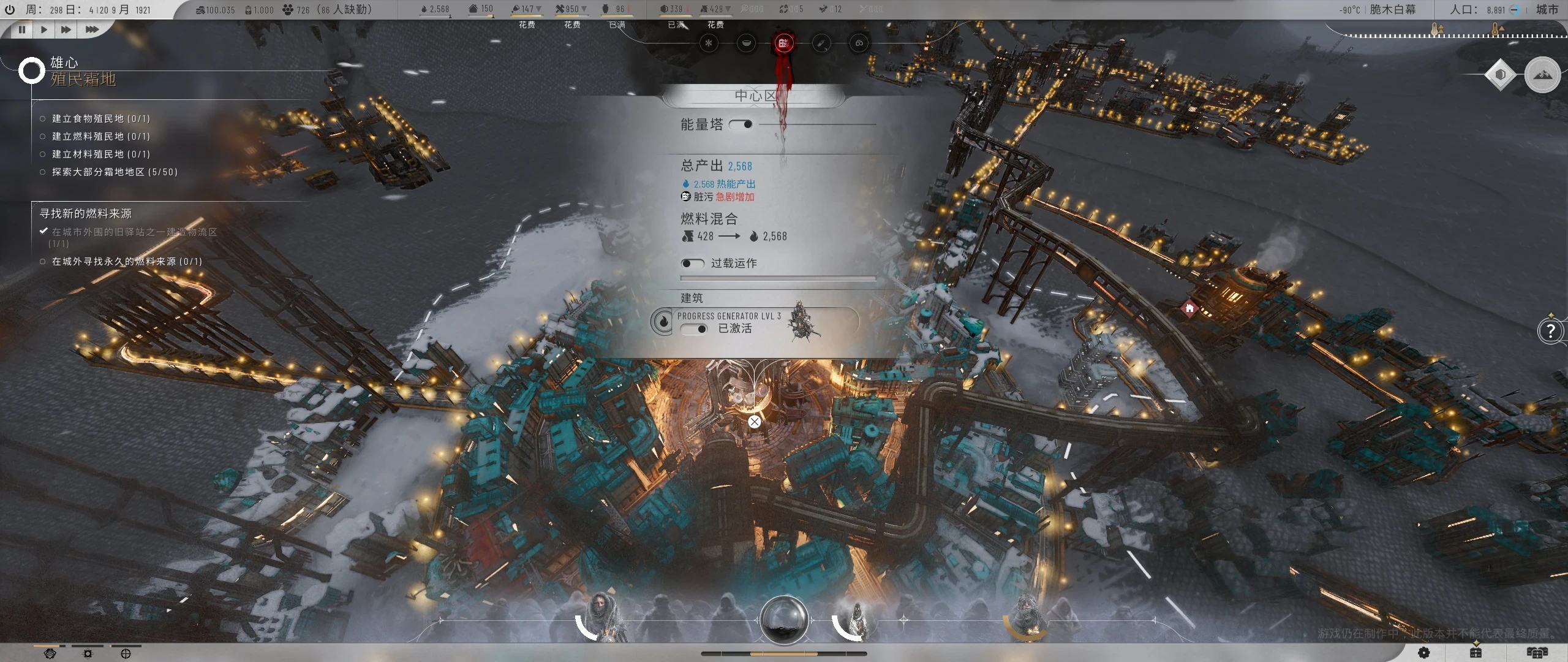
Task: Open the question mark help button
Action: (1551, 331)
